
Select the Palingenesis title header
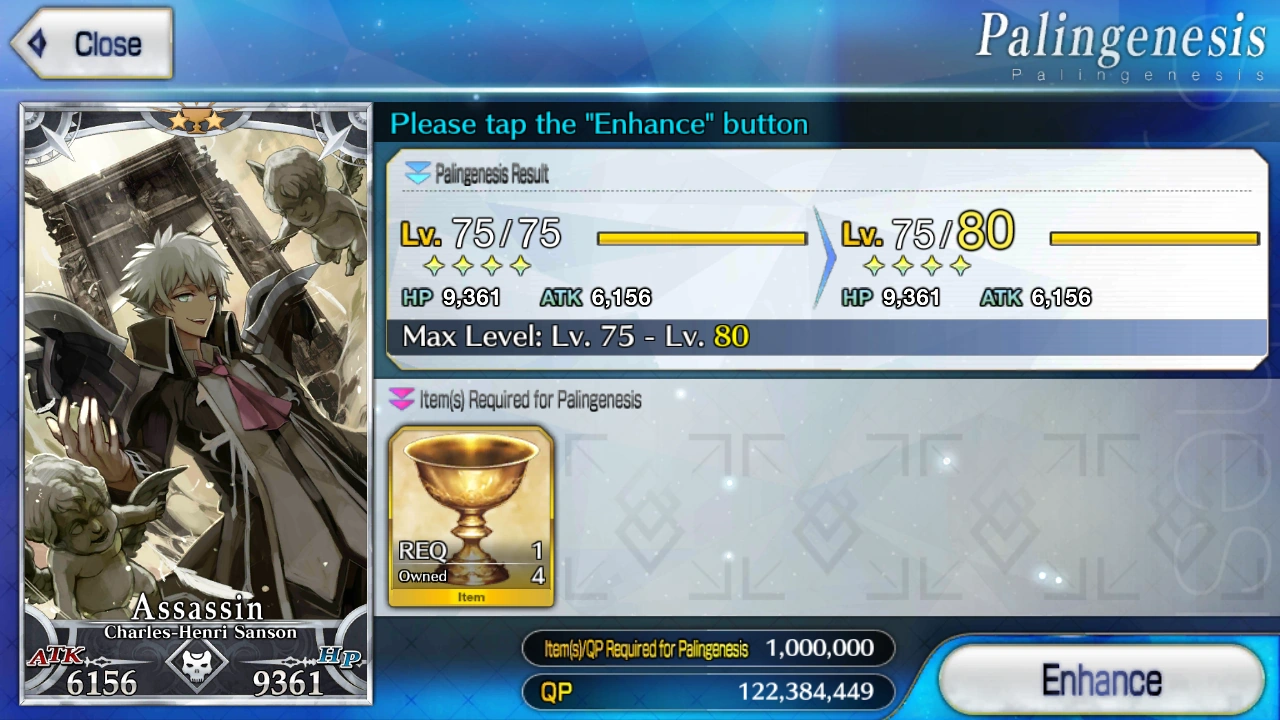click(x=1122, y=37)
